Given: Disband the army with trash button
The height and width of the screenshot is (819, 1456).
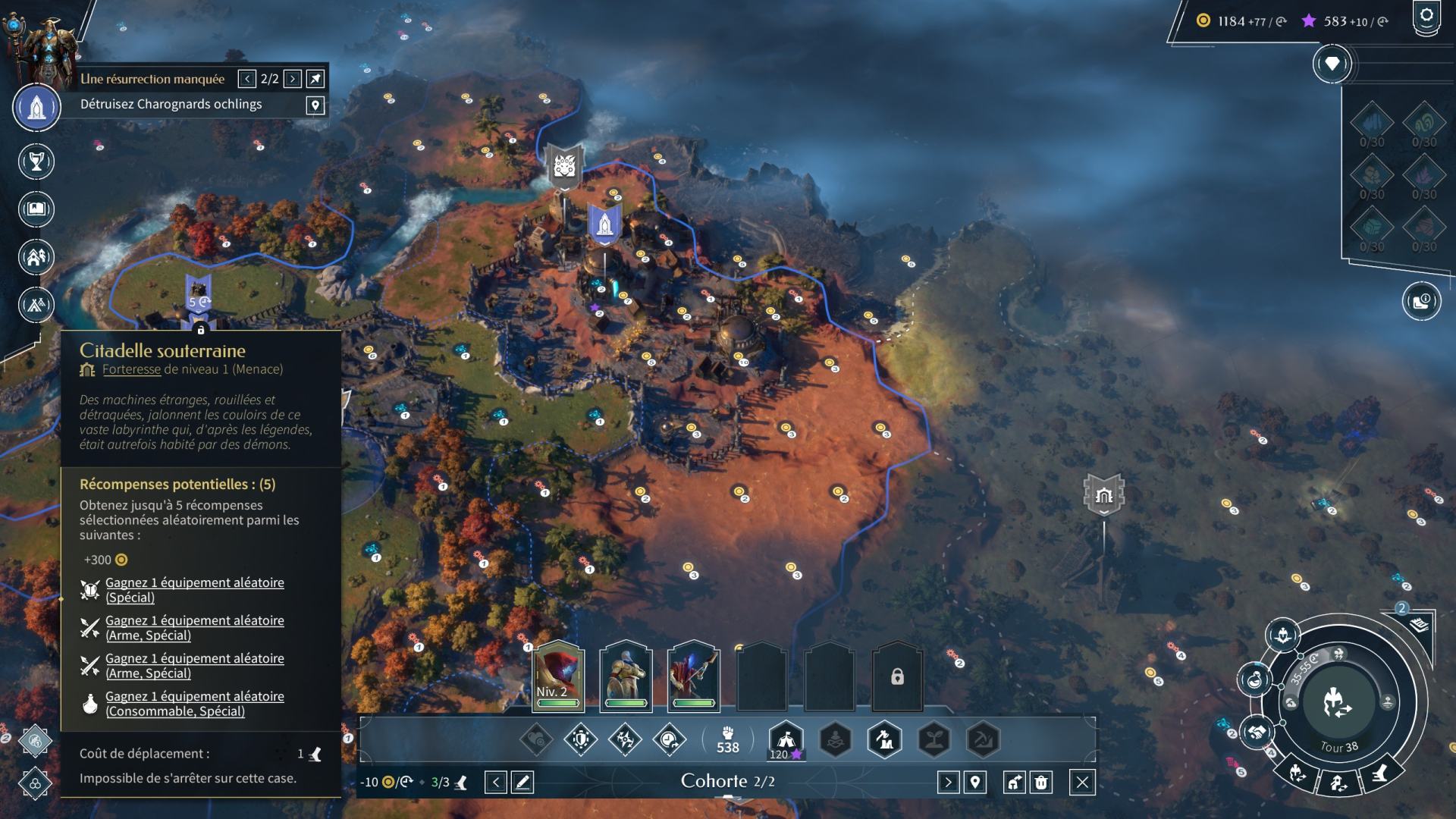Looking at the screenshot, I should click(1041, 782).
